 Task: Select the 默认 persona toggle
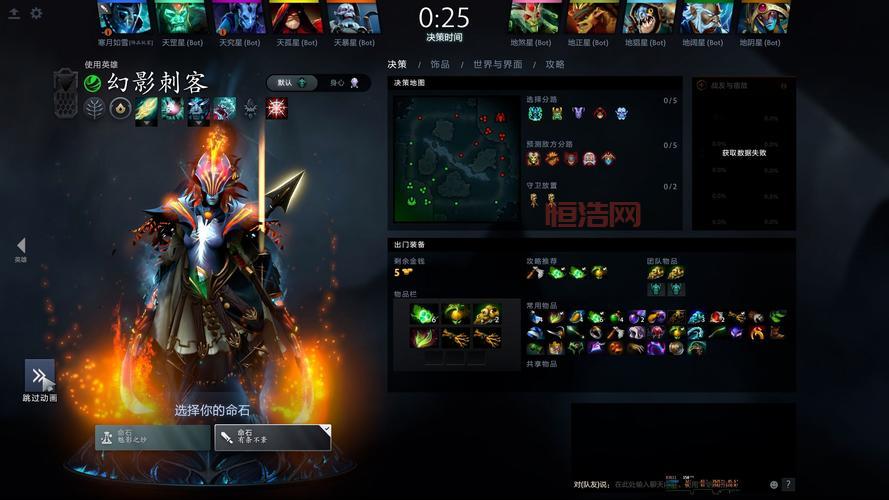292,83
